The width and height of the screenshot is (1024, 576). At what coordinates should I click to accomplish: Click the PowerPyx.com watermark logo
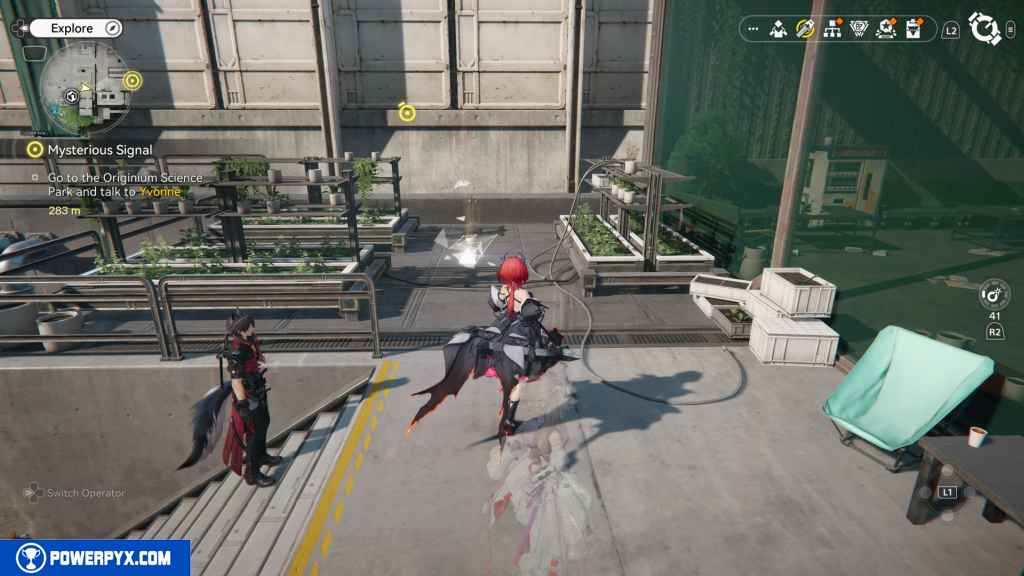[95, 558]
